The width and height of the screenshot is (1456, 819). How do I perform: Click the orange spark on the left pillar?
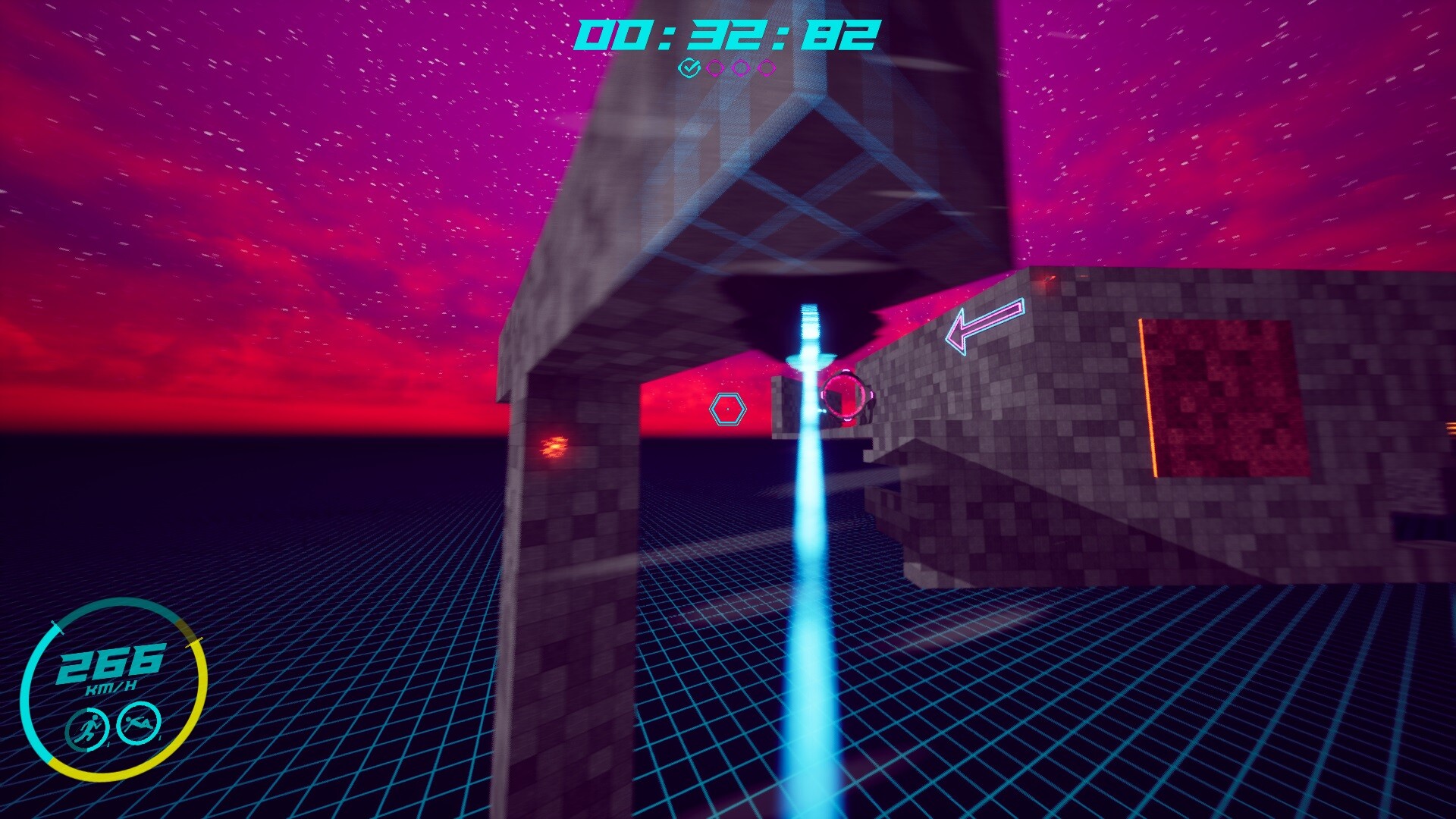point(554,447)
